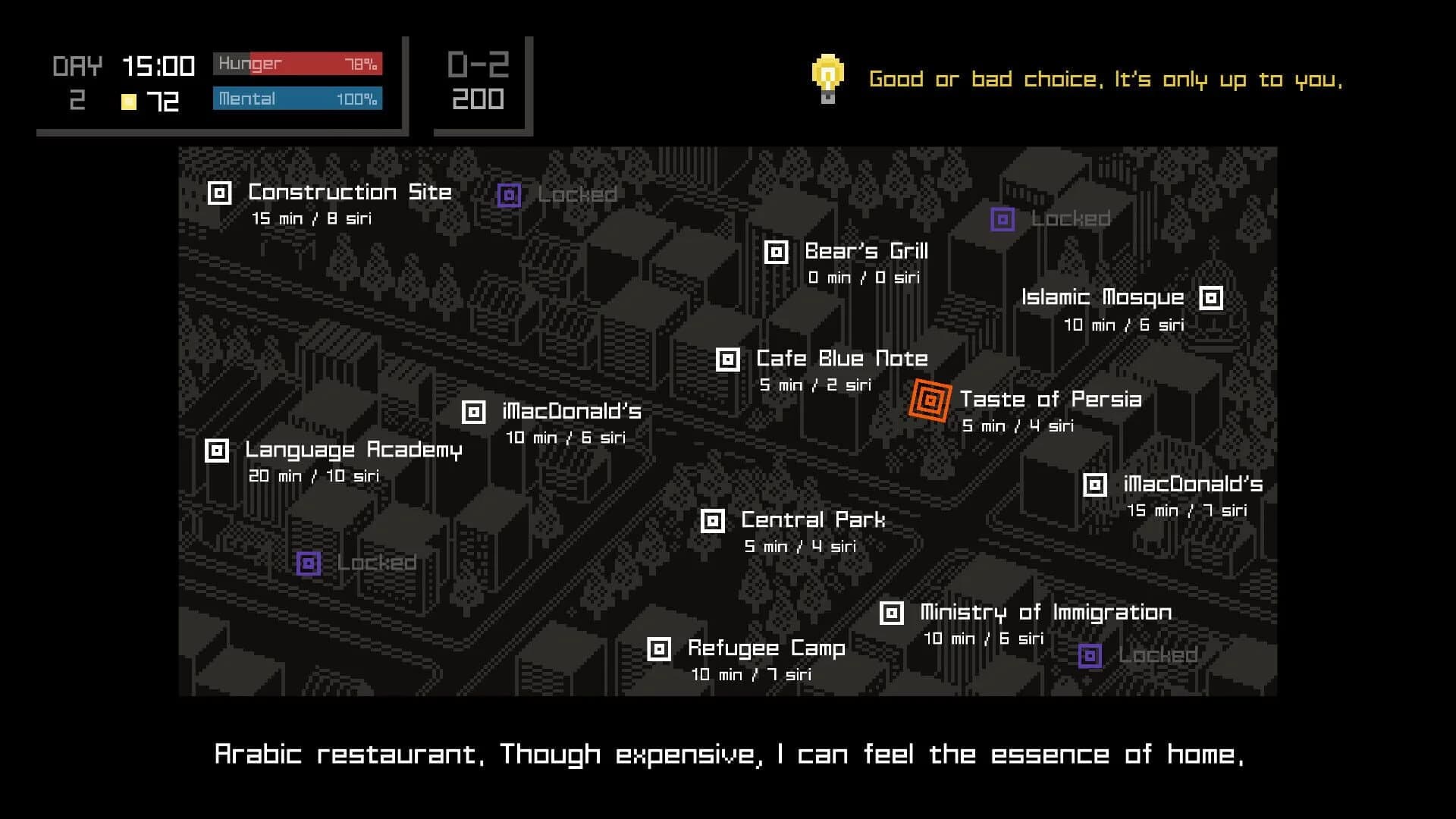Click the orange Taste of Persia marker

[930, 399]
